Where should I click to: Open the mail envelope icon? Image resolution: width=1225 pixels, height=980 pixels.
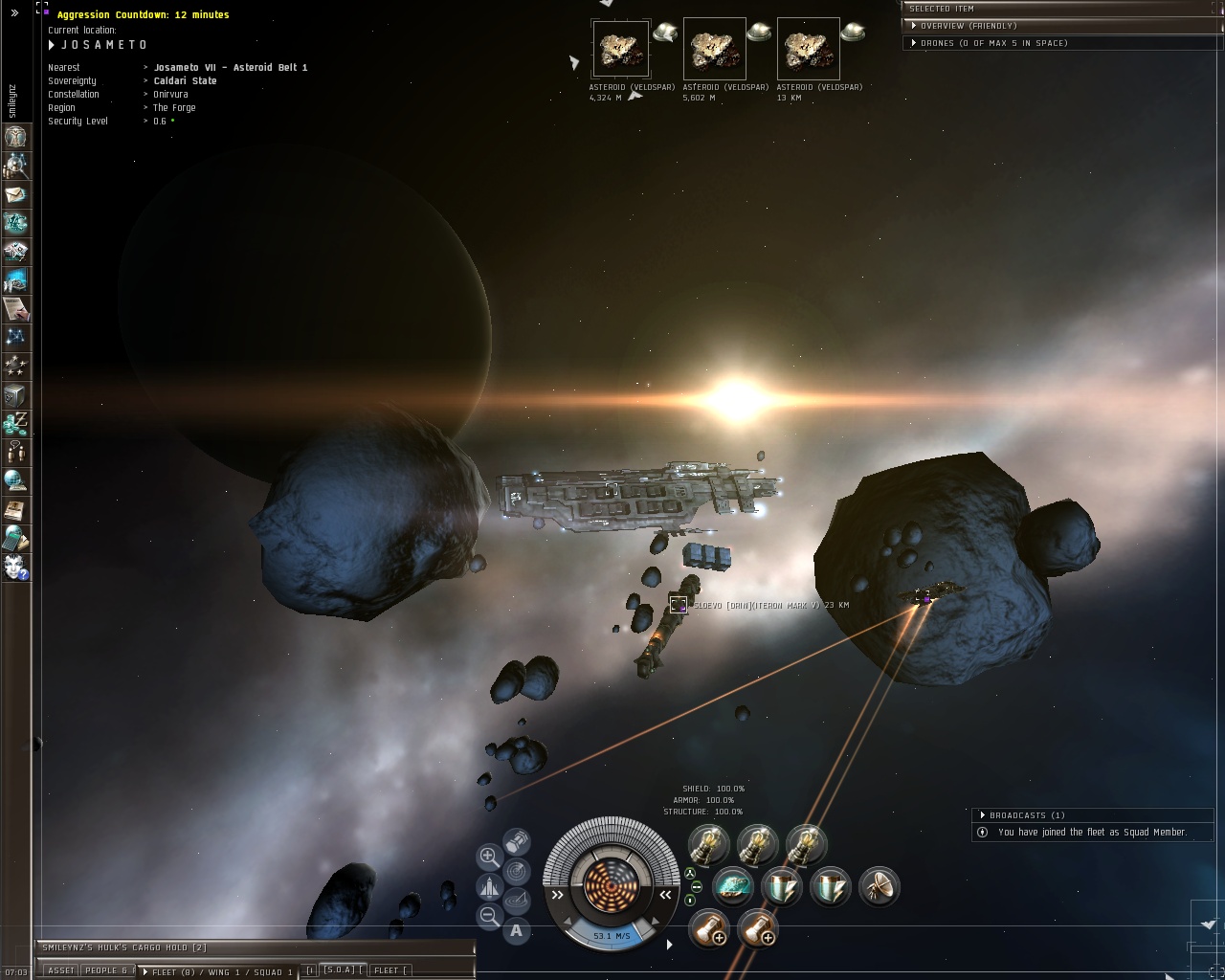click(x=15, y=194)
